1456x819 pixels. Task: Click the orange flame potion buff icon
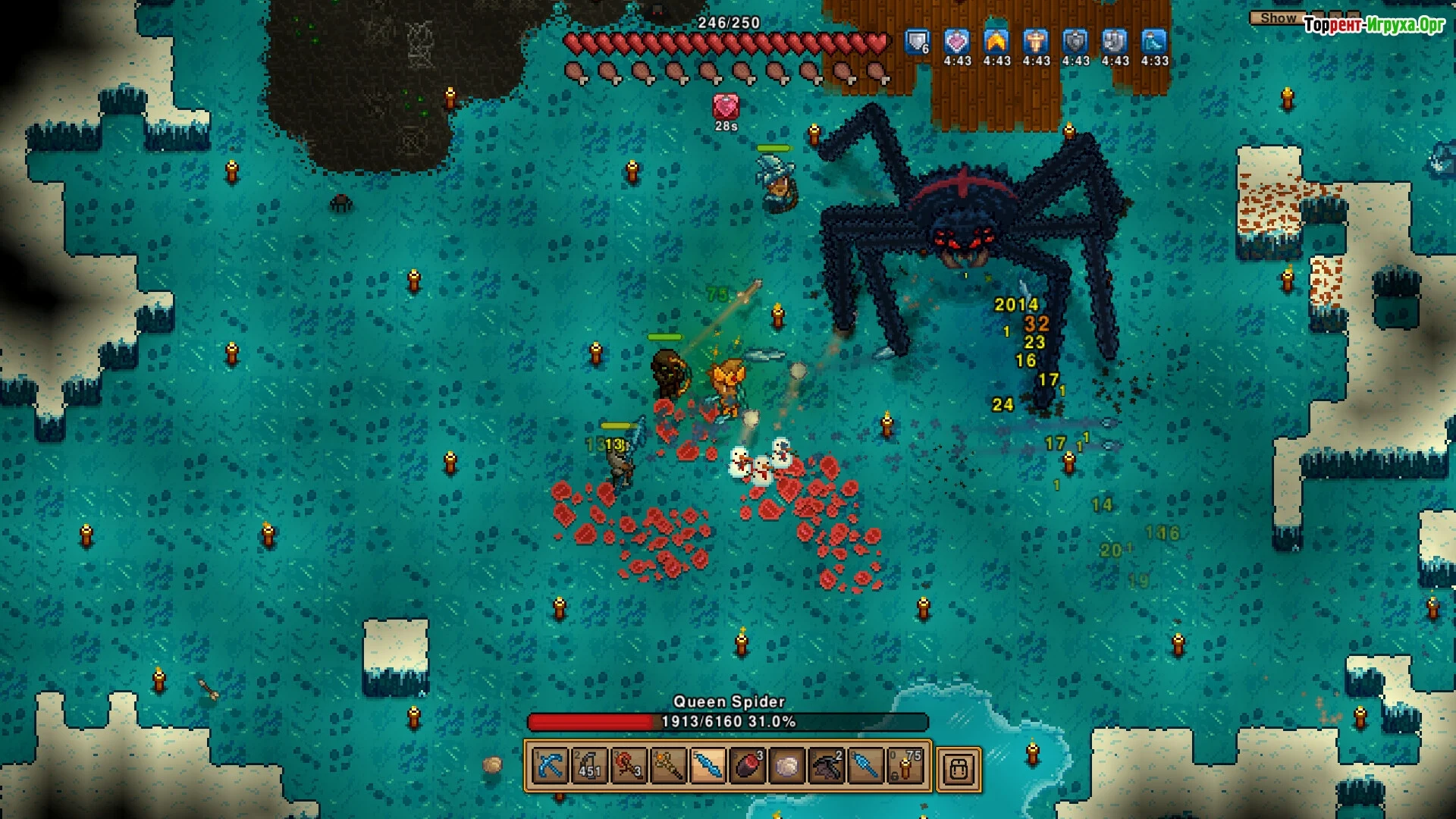996,42
